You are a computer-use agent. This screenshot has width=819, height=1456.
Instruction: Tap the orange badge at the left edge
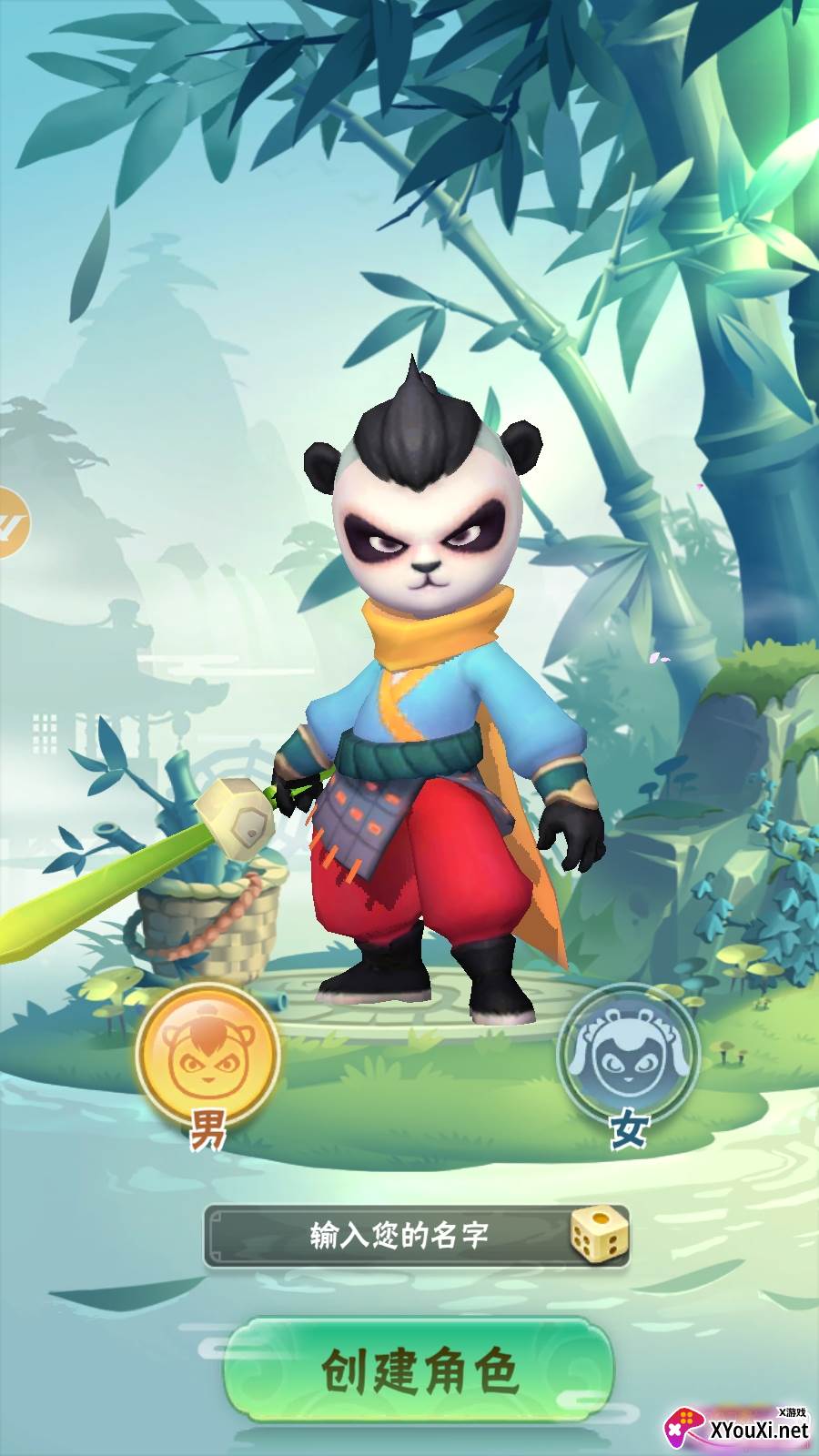[x=13, y=523]
